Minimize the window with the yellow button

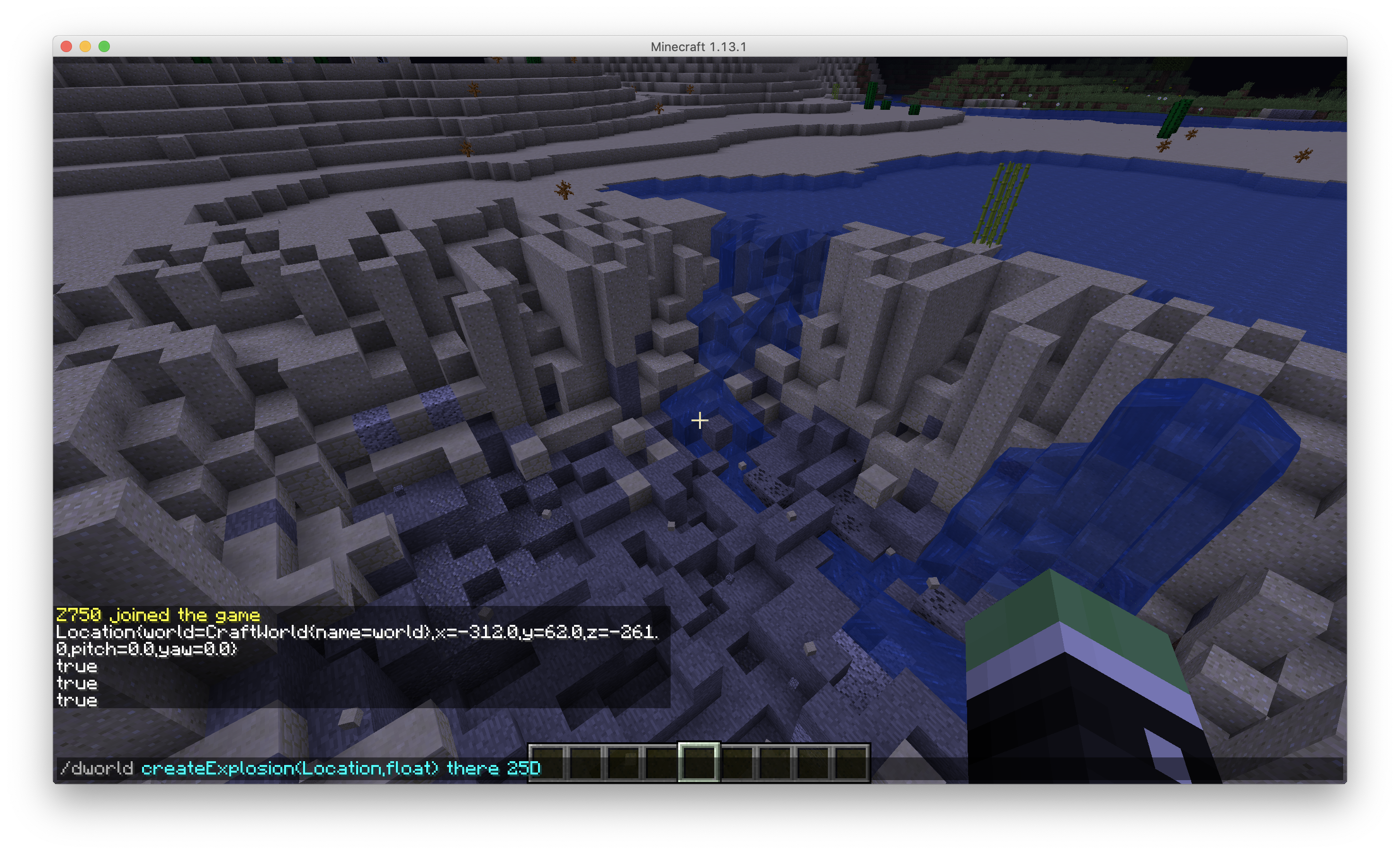point(85,46)
